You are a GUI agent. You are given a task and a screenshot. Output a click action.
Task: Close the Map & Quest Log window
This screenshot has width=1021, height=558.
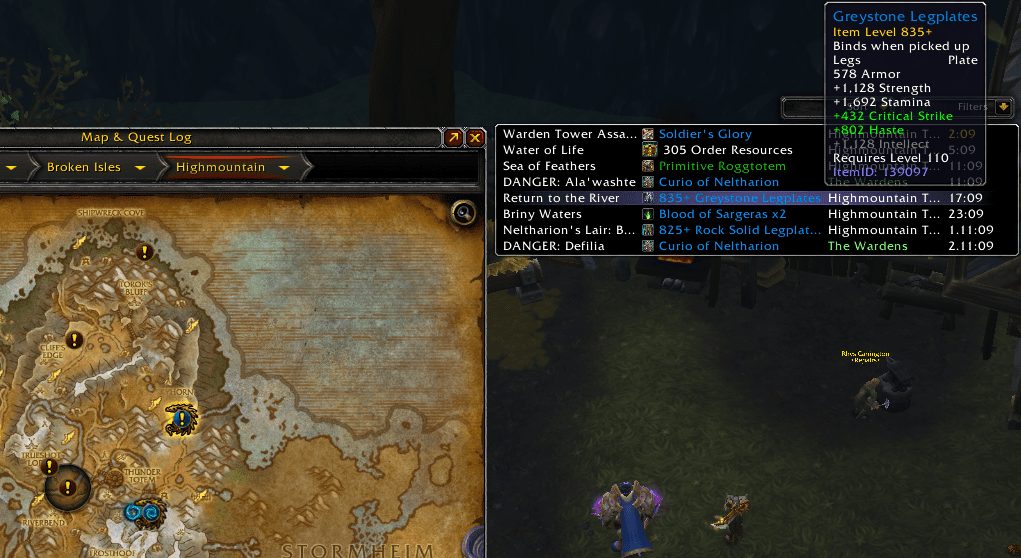click(475, 138)
